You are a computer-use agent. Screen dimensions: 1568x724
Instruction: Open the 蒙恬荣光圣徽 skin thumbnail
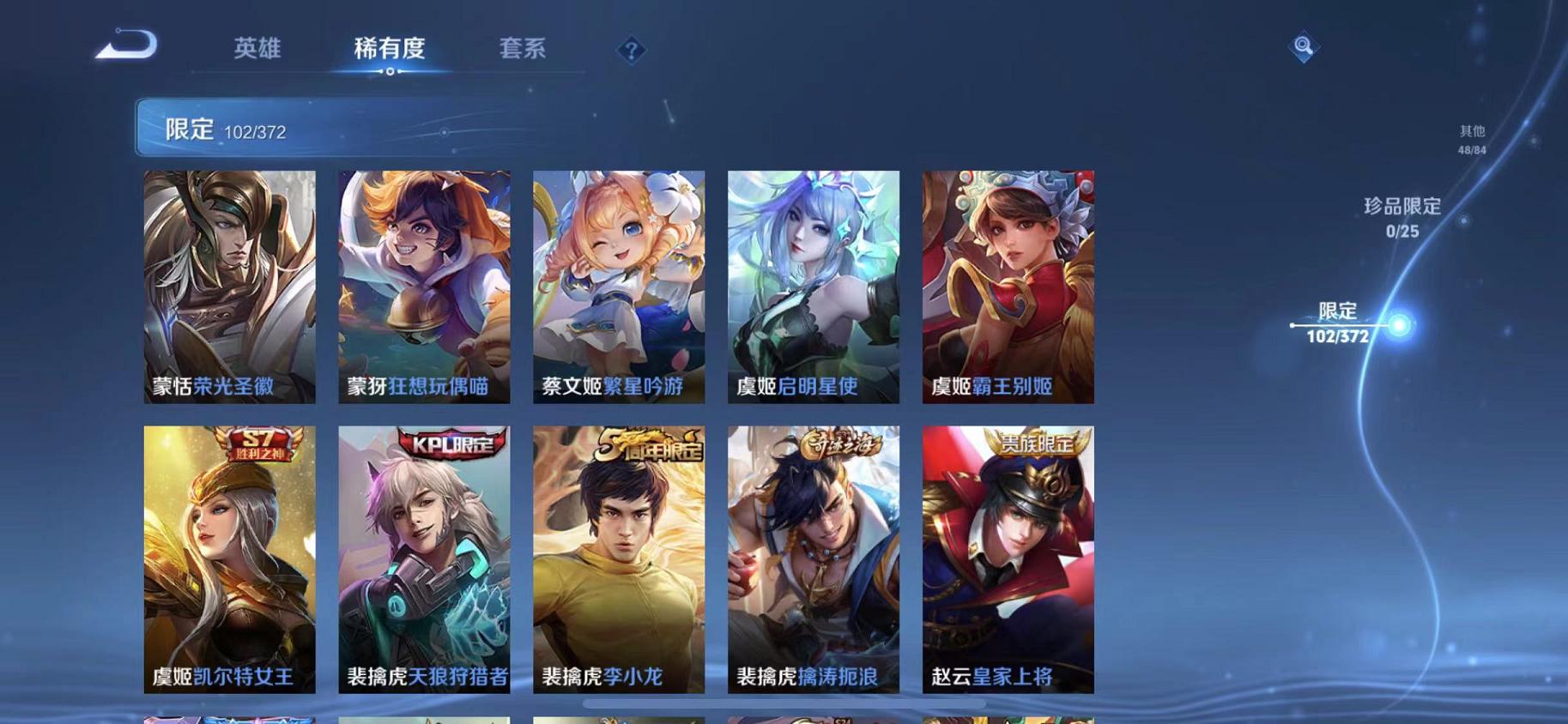[228, 287]
